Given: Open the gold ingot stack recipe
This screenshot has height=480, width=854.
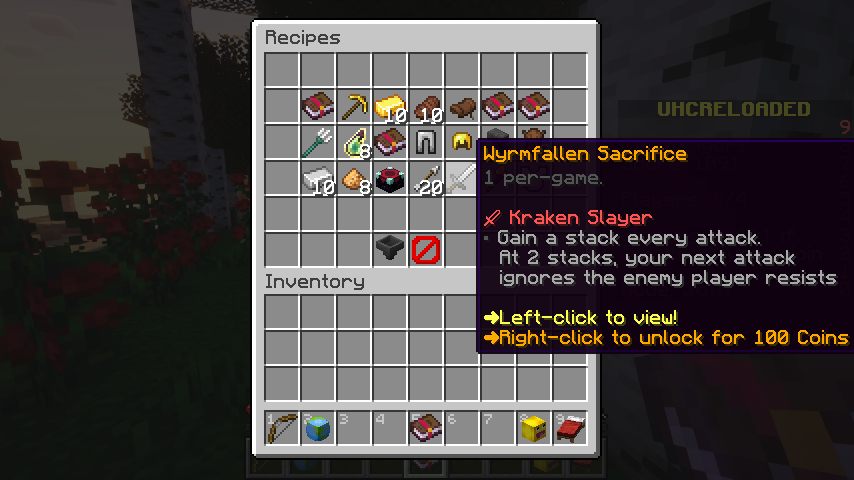Looking at the screenshot, I should pos(390,106).
